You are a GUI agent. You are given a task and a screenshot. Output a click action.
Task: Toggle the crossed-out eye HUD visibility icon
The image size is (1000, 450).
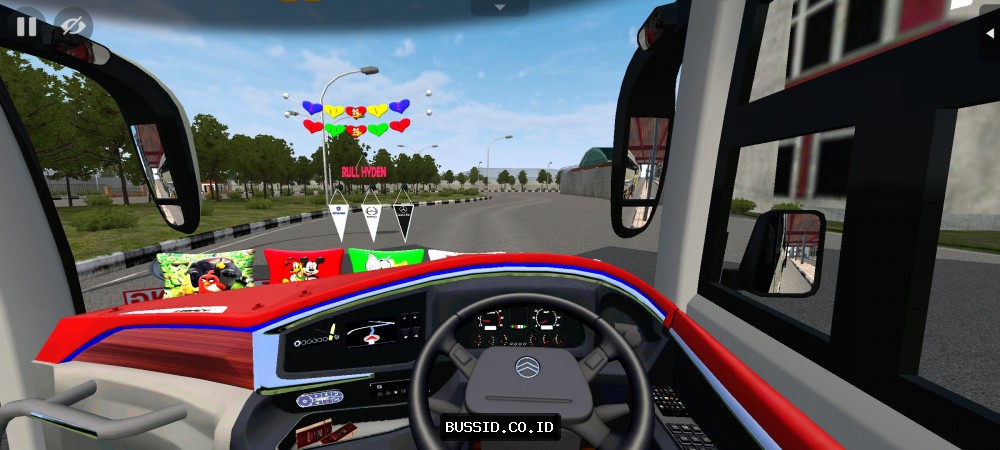pos(72,26)
